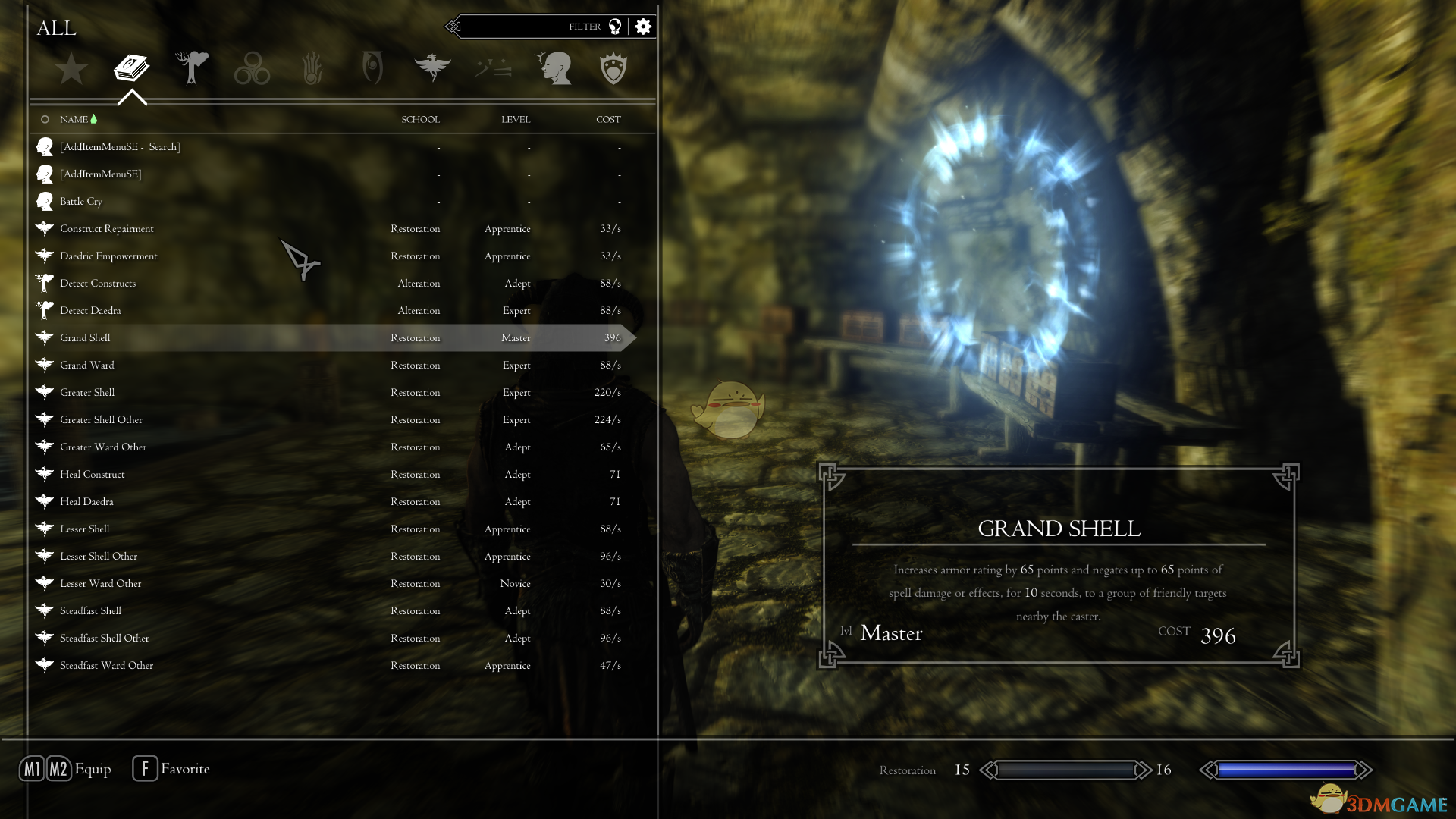The height and width of the screenshot is (819, 1456).
Task: Select Lesser Ward Other spell
Action: coord(101,583)
